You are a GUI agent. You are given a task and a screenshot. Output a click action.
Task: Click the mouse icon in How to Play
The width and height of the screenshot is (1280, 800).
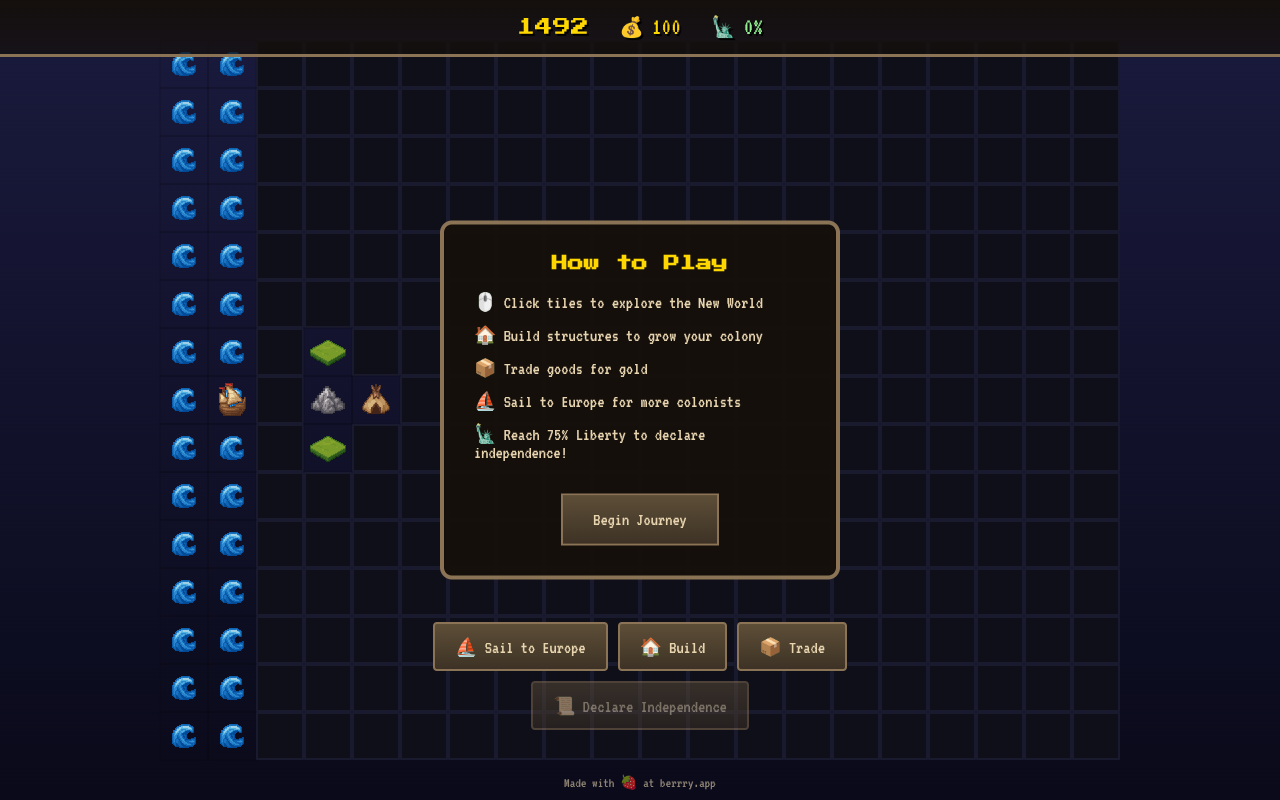[x=484, y=301]
